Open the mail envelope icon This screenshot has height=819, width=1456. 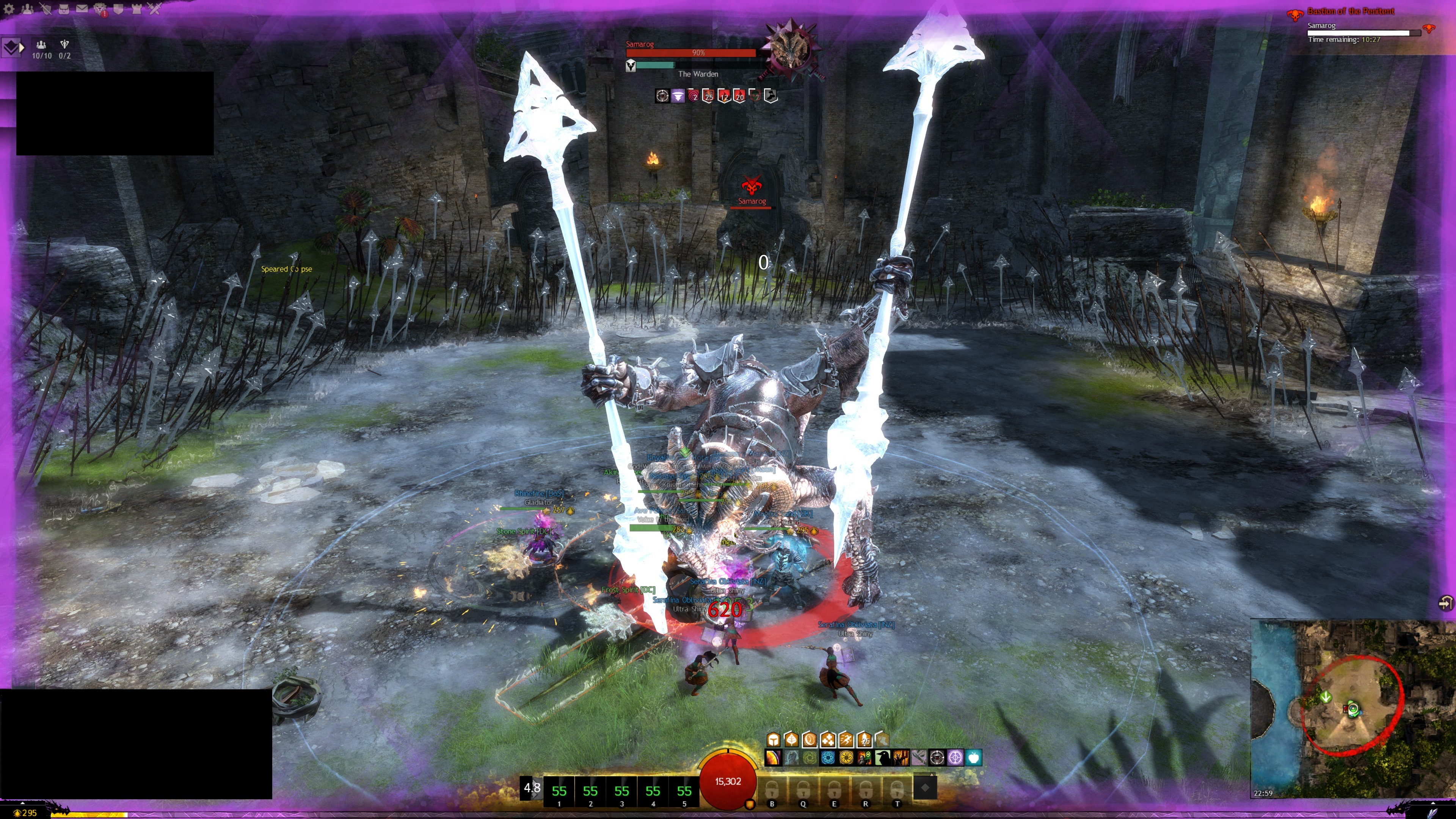click(x=82, y=8)
